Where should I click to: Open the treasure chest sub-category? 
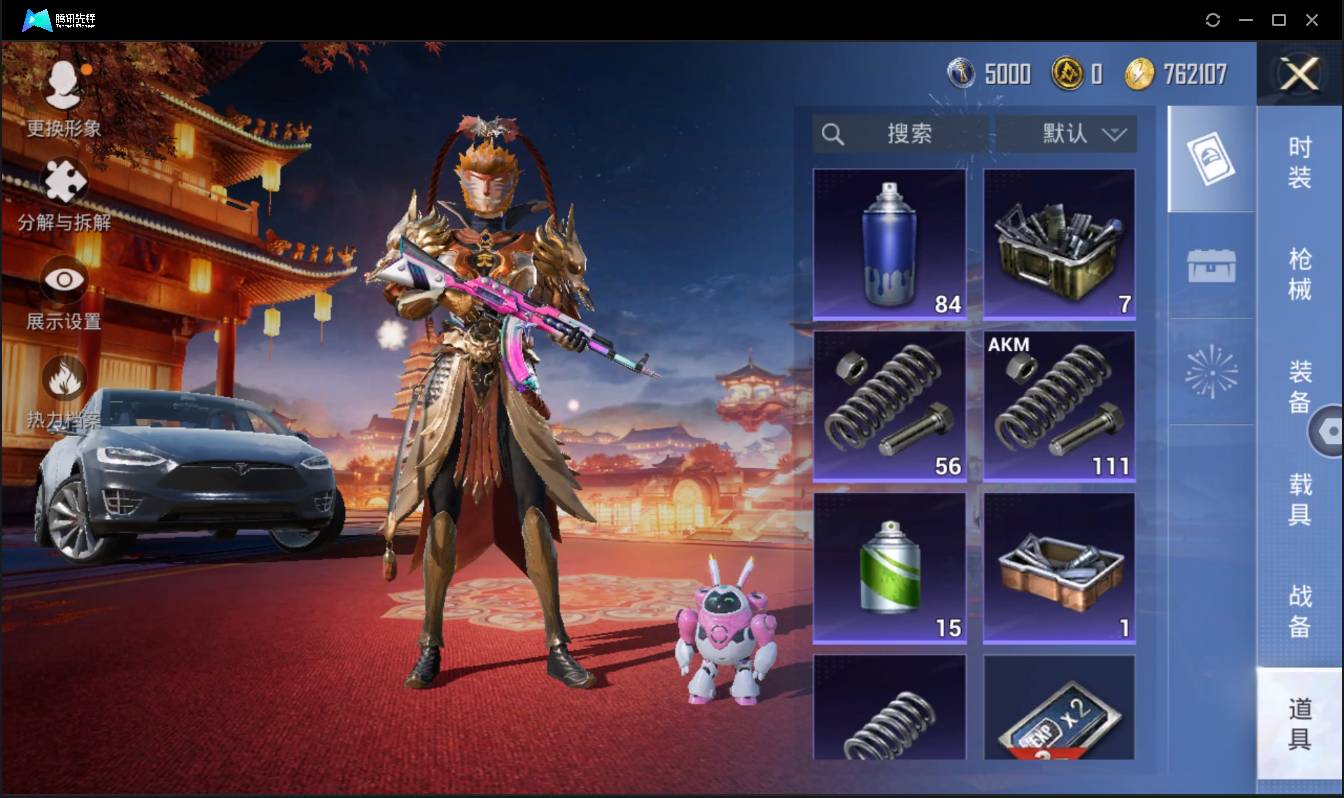(1211, 266)
